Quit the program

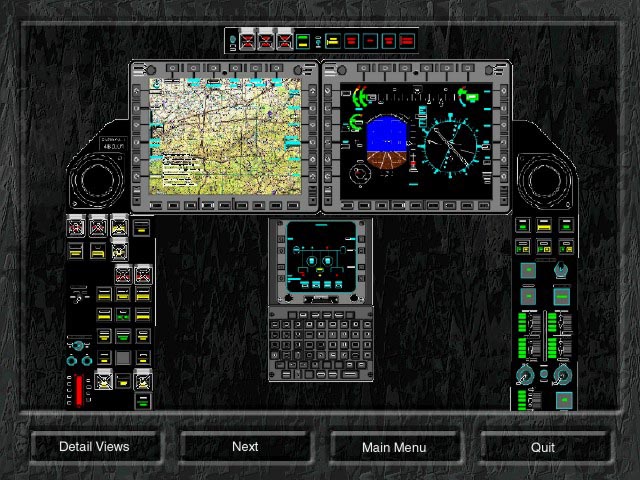pos(543,447)
